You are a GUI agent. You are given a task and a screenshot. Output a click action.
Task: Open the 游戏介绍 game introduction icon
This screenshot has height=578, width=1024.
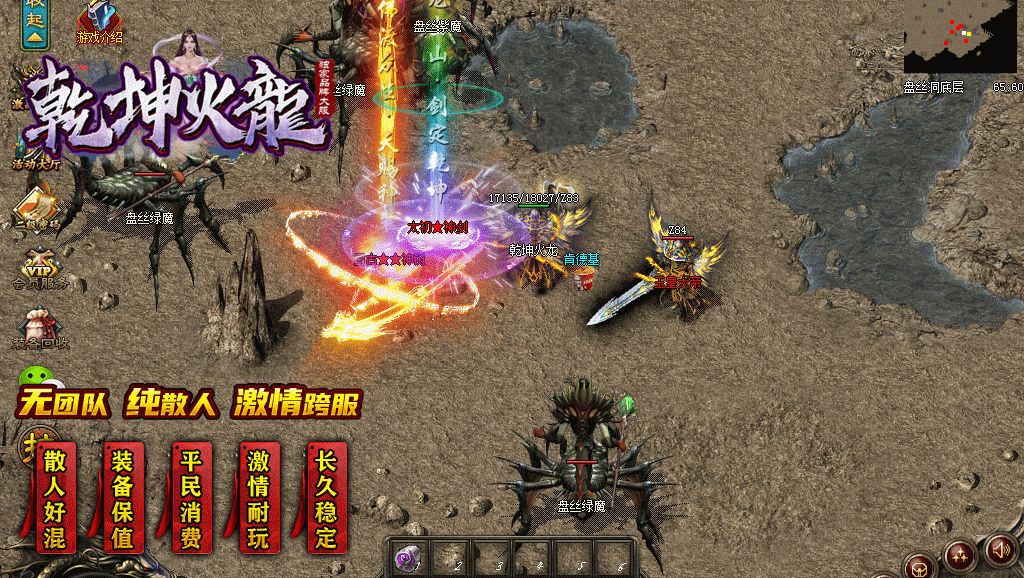click(100, 22)
